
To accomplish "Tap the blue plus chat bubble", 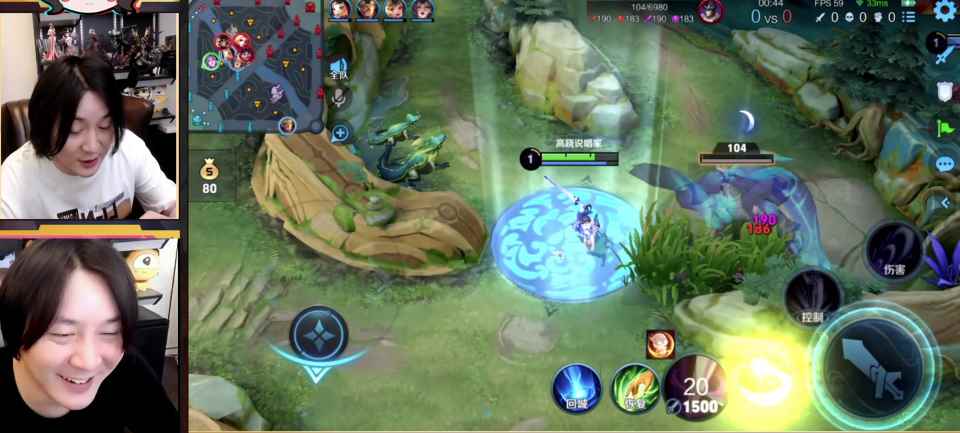I will pyautogui.click(x=340, y=133).
